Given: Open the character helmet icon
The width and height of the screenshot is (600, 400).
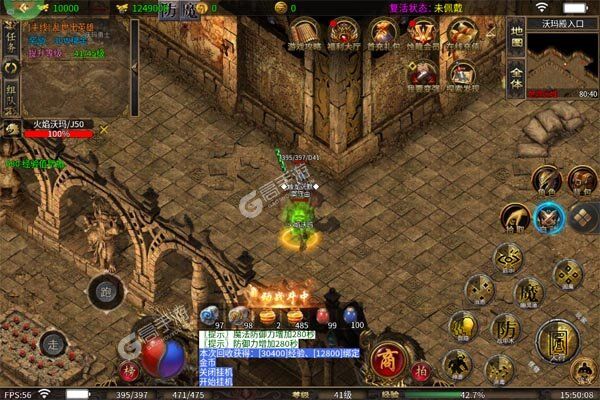Looking at the screenshot, I should pyautogui.click(x=547, y=179).
